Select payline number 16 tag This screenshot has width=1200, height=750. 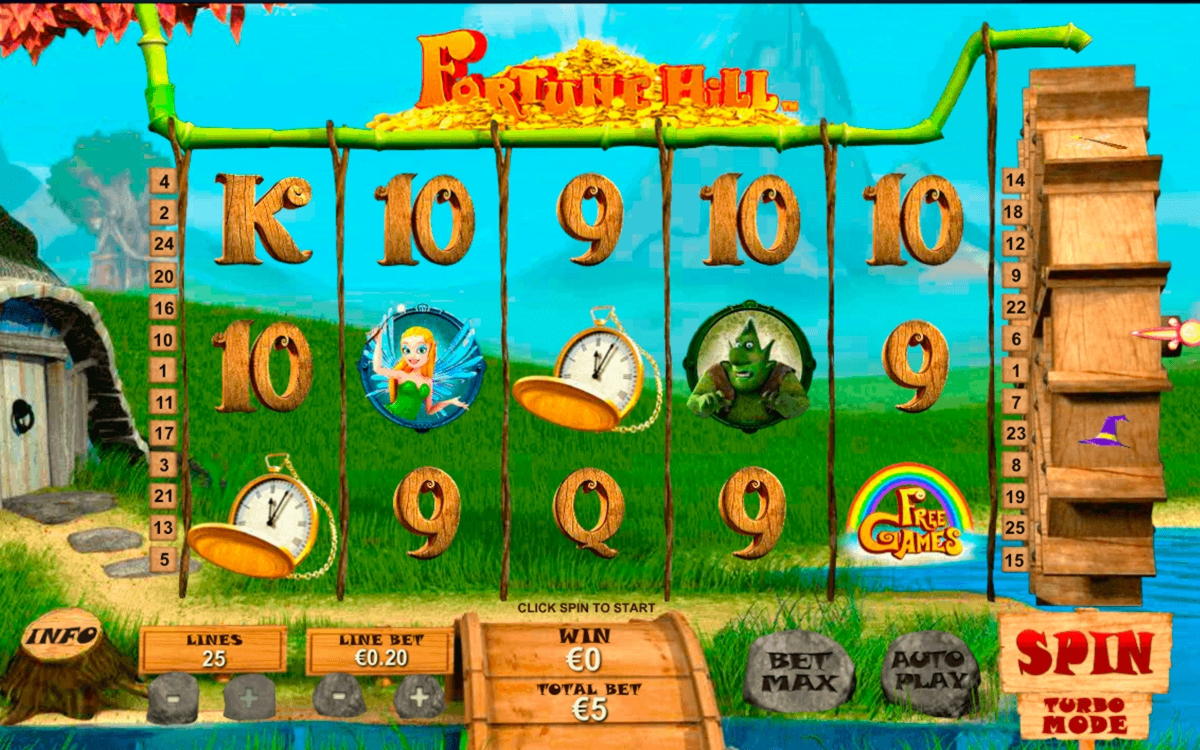click(x=163, y=307)
